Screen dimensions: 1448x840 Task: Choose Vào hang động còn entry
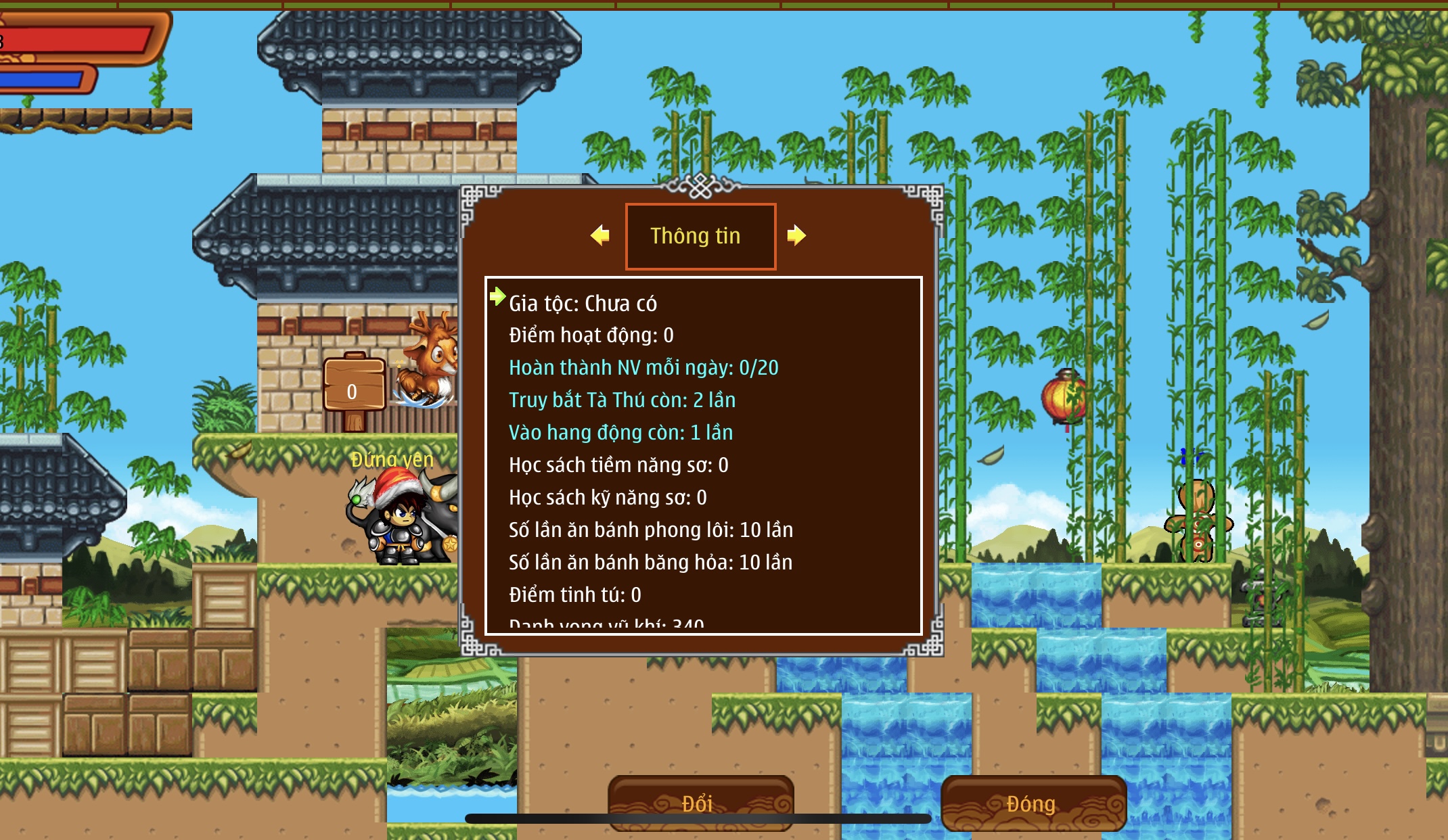[620, 433]
